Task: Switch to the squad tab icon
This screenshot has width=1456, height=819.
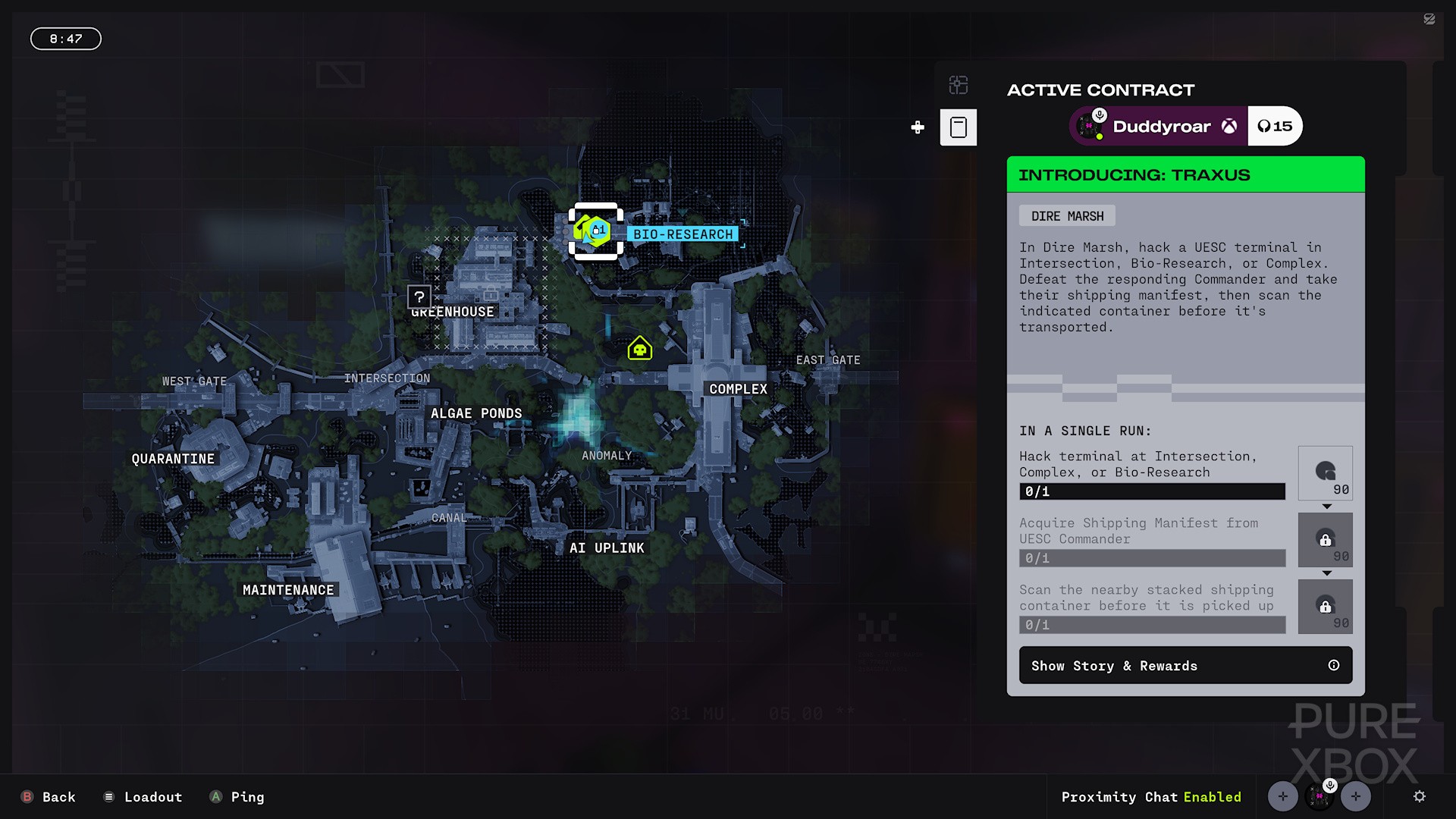Action: click(959, 85)
